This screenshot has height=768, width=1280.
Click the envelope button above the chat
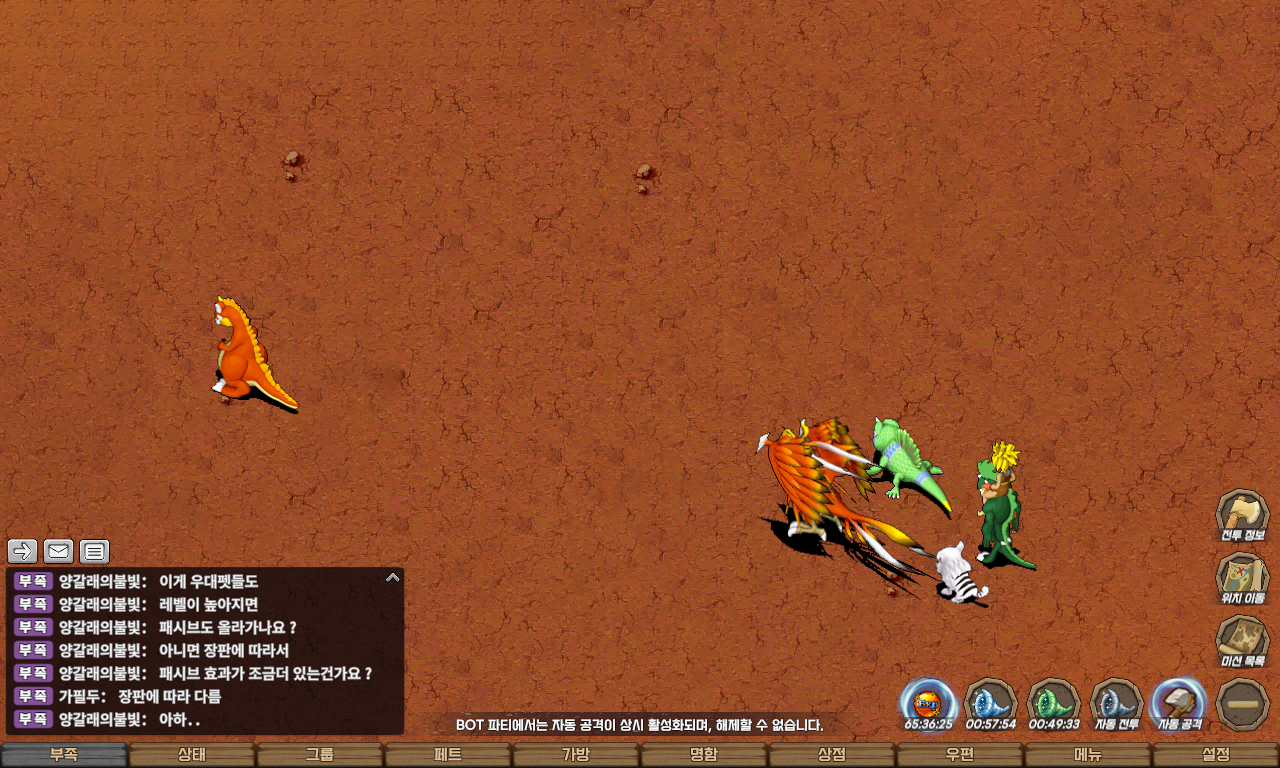tap(59, 551)
